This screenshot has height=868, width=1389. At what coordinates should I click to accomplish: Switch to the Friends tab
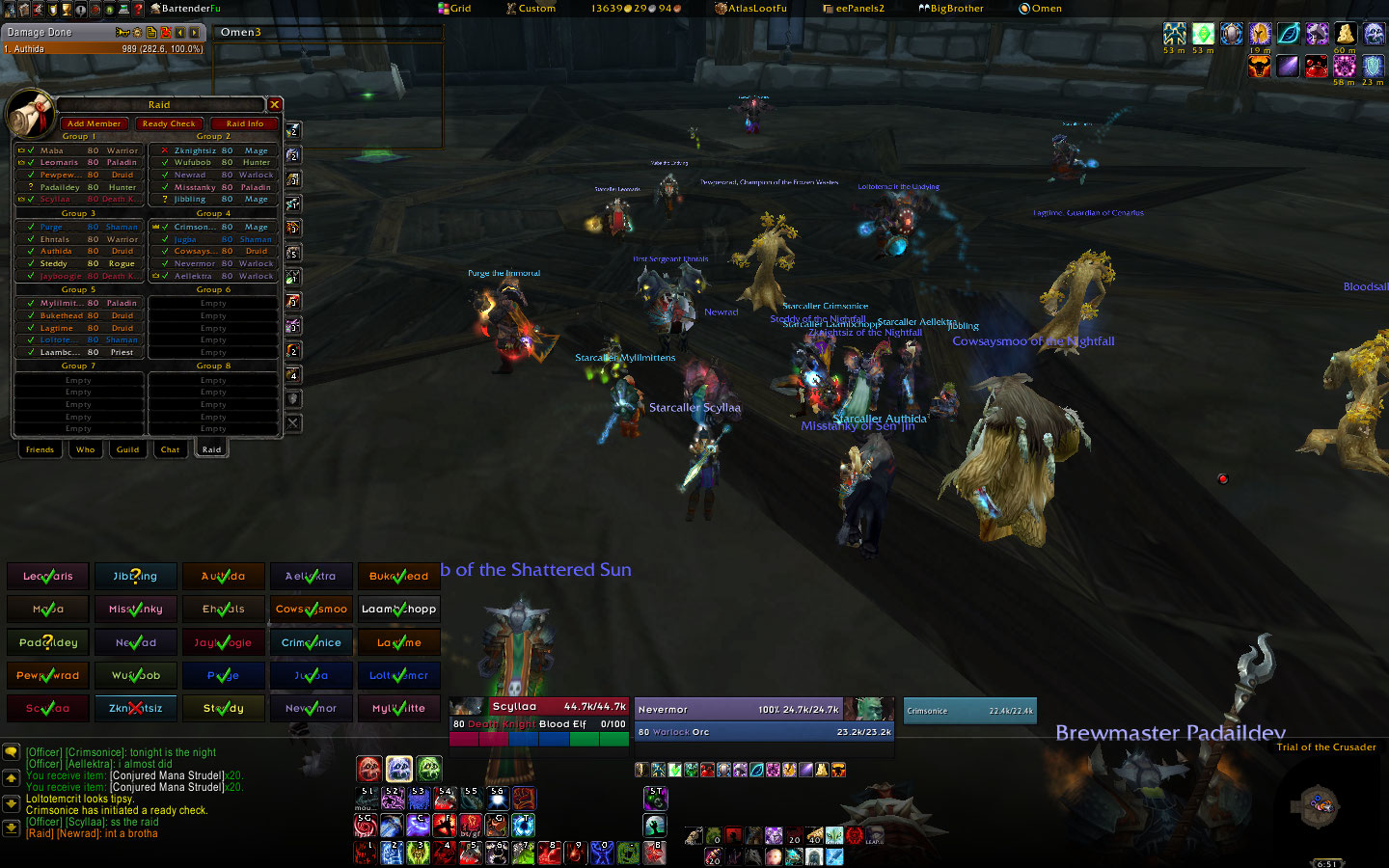pos(40,449)
